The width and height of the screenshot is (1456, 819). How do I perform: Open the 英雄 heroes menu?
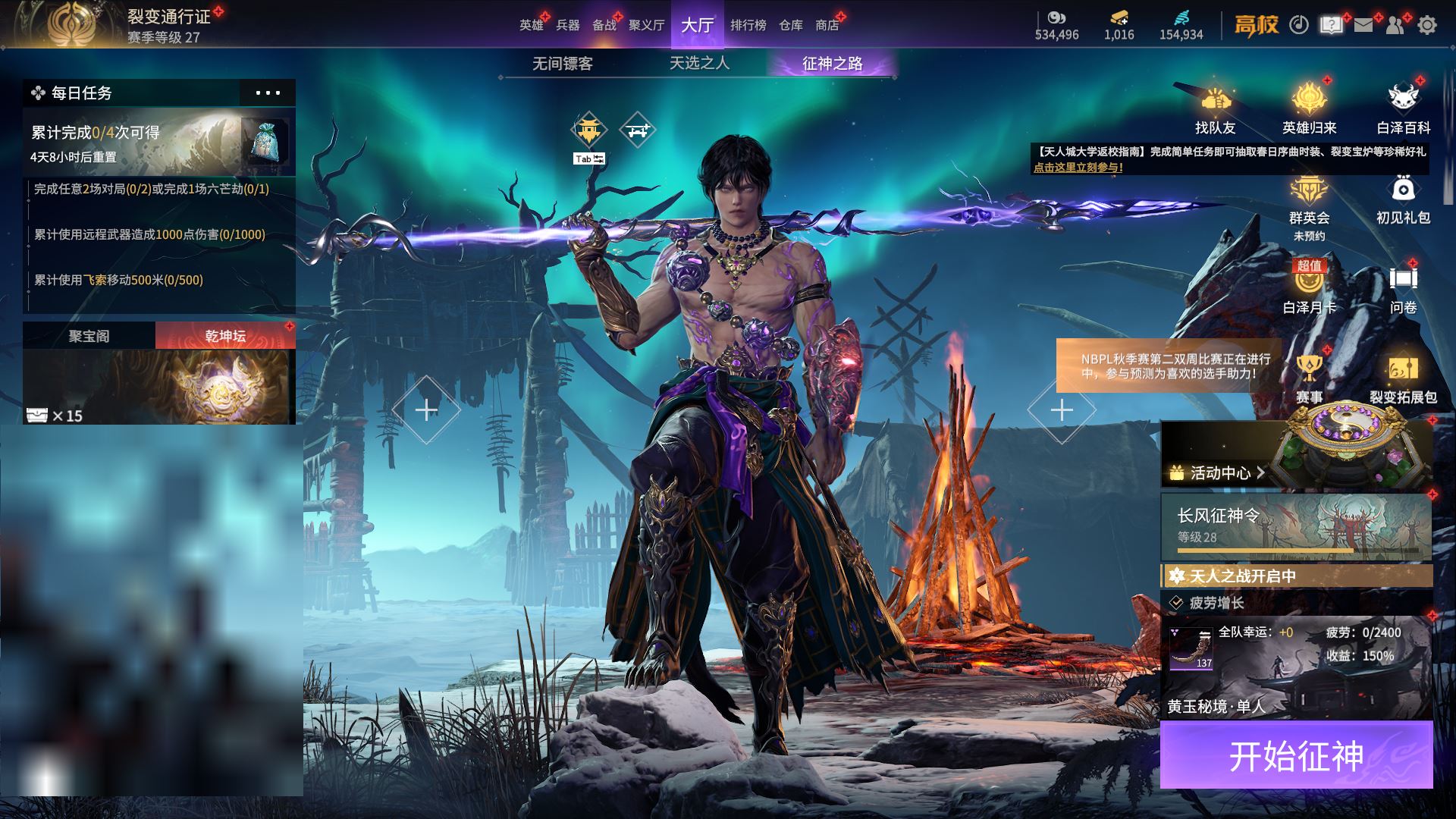pos(531,25)
